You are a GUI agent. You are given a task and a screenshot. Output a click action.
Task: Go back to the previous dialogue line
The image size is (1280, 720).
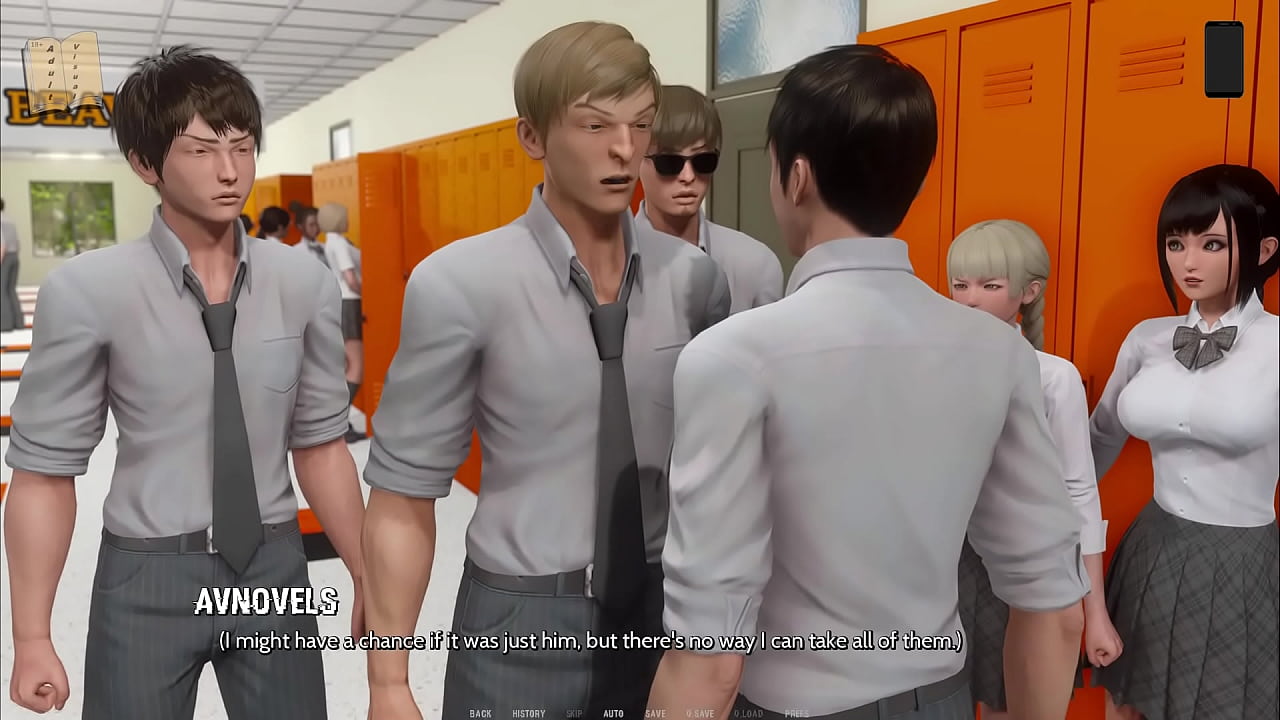click(480, 714)
